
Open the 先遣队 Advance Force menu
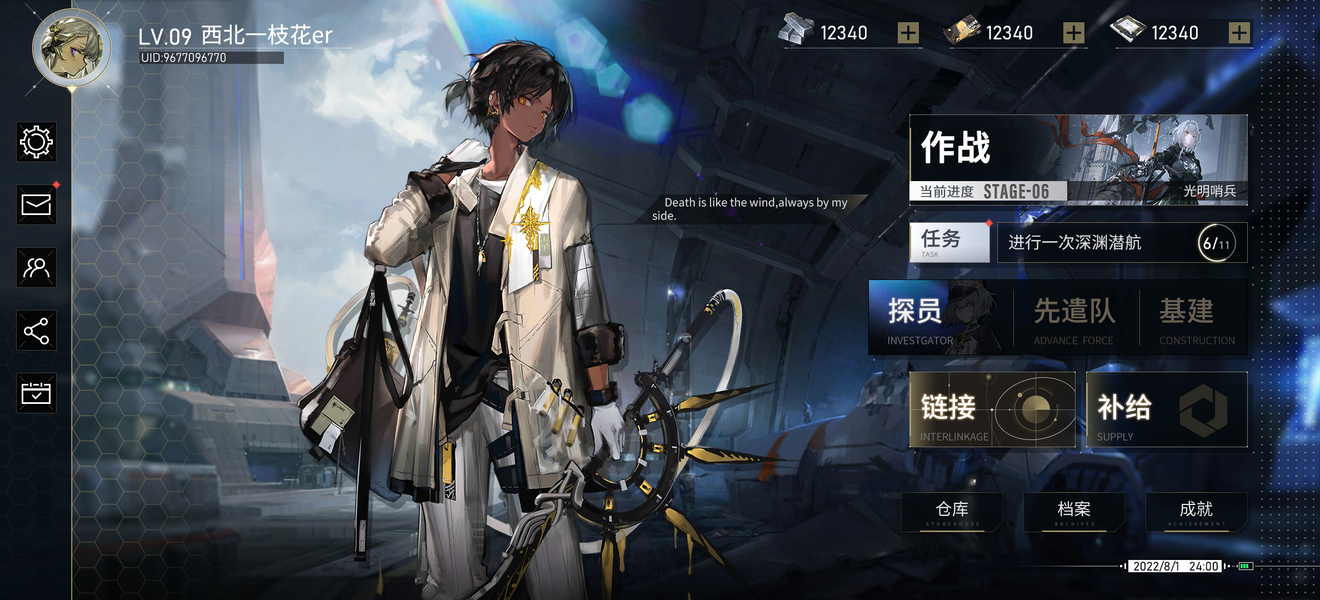coord(1074,317)
